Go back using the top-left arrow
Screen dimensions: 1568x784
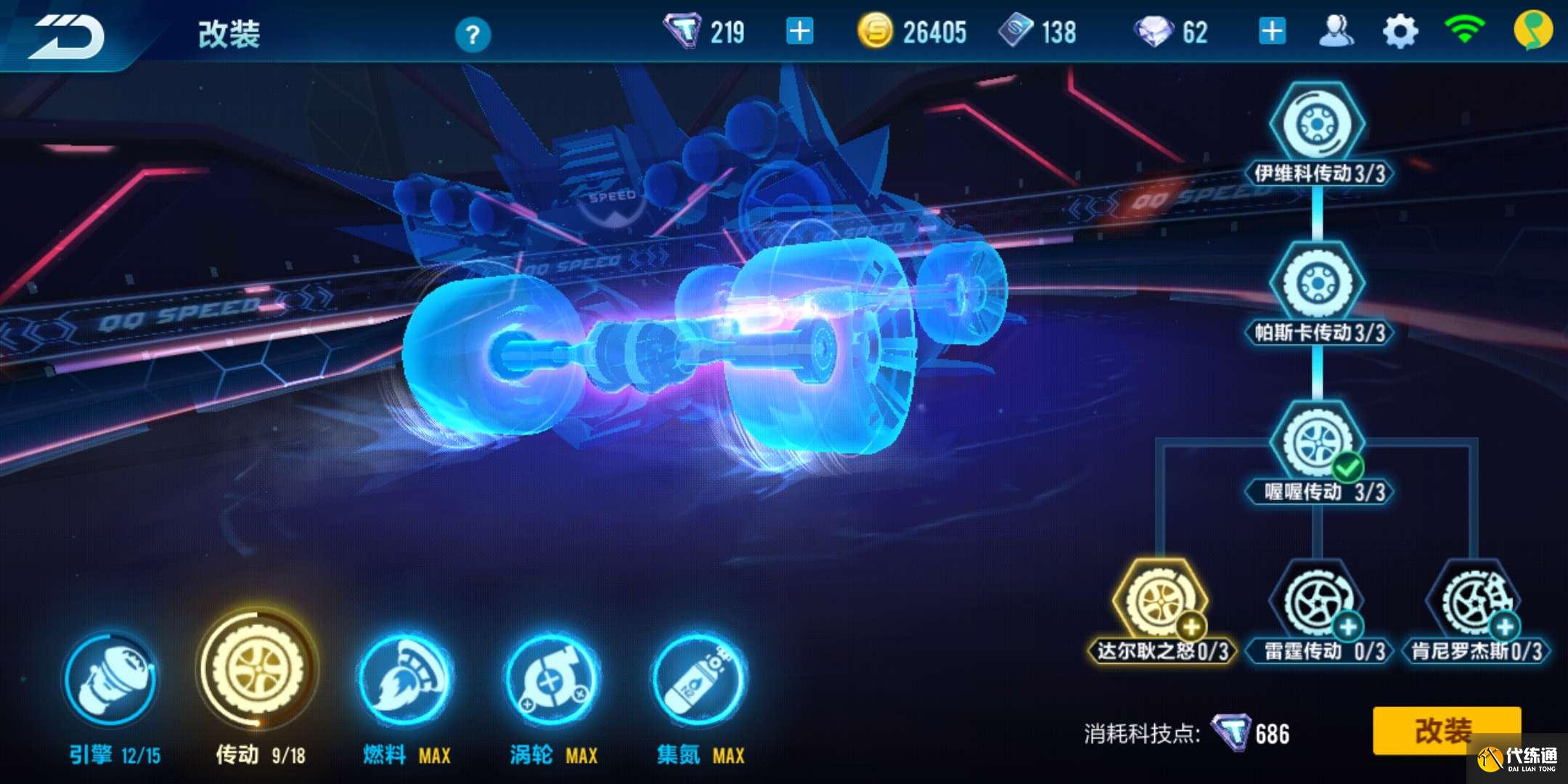(x=67, y=35)
